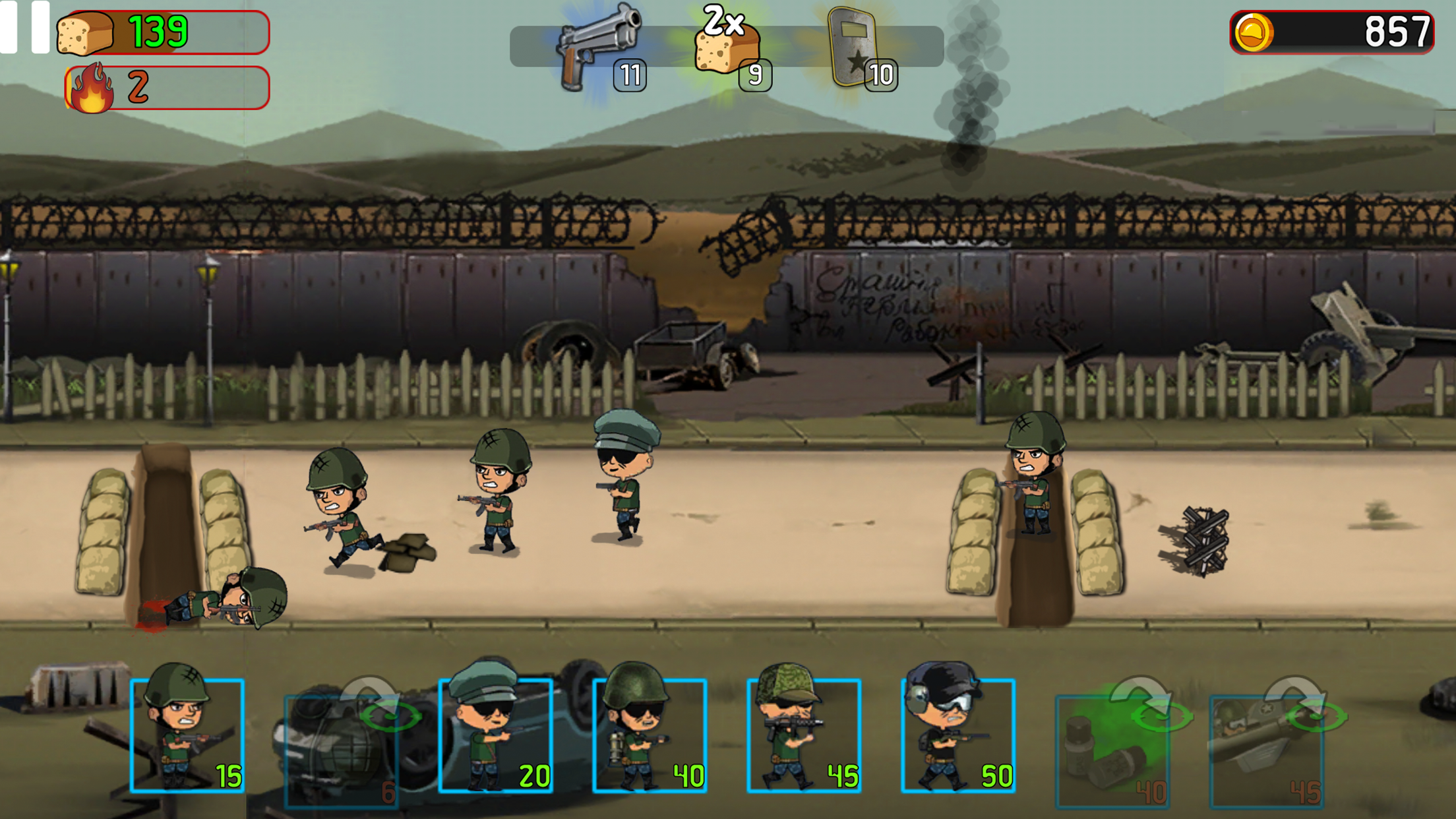1456x819 pixels.
Task: Deploy the 40-cost sunglasses helmet soldier
Action: [x=650, y=735]
